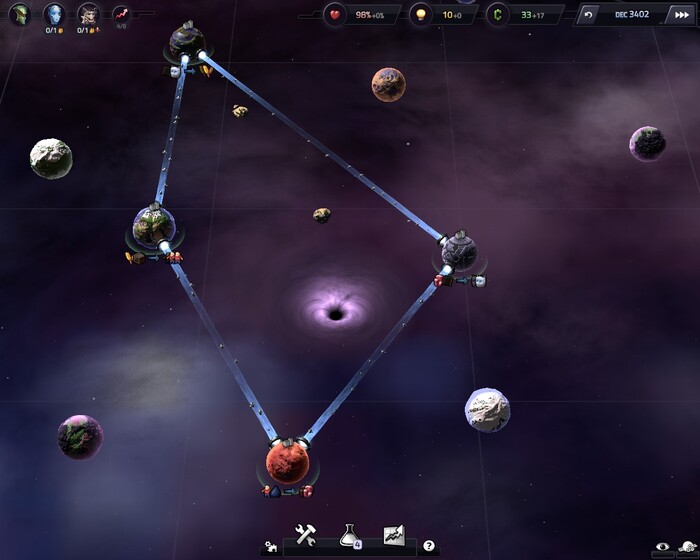Select the green helmeted alien portrait

(19, 15)
